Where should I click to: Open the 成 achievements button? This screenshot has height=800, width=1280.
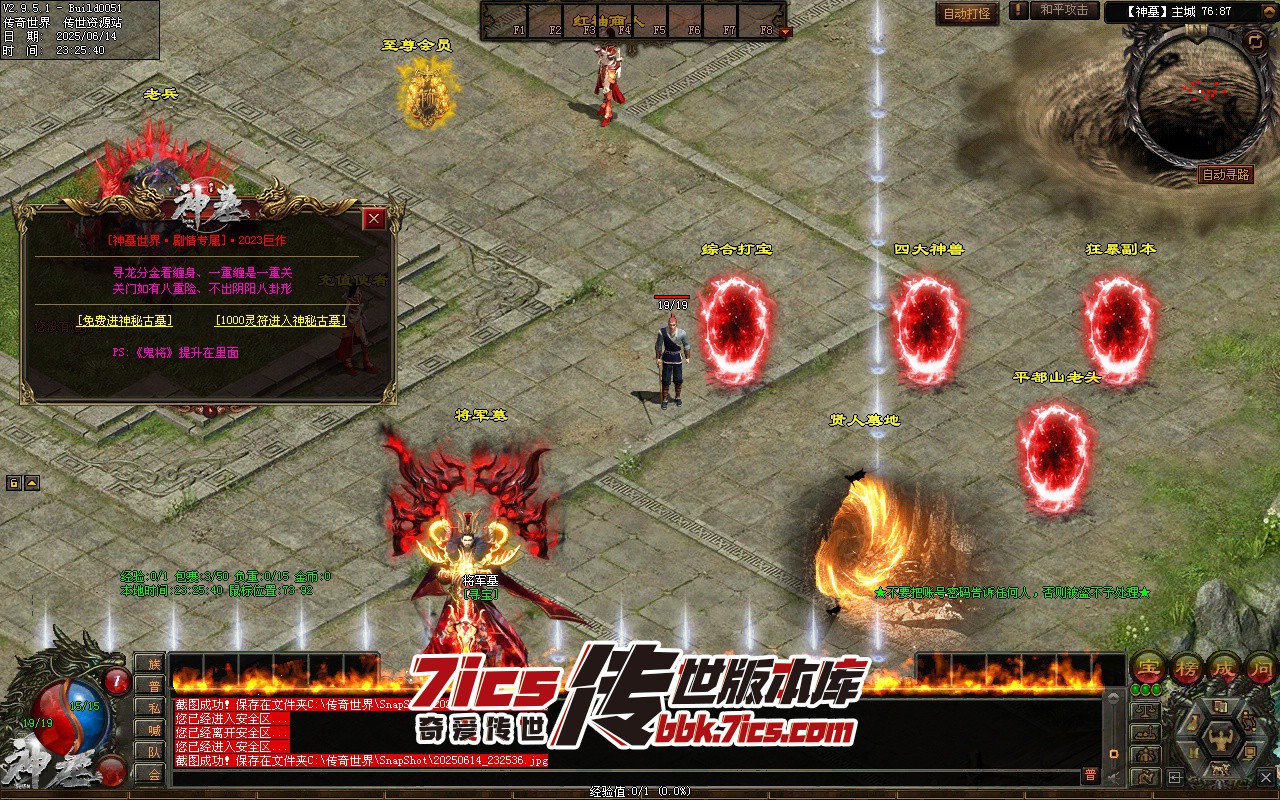[1225, 668]
